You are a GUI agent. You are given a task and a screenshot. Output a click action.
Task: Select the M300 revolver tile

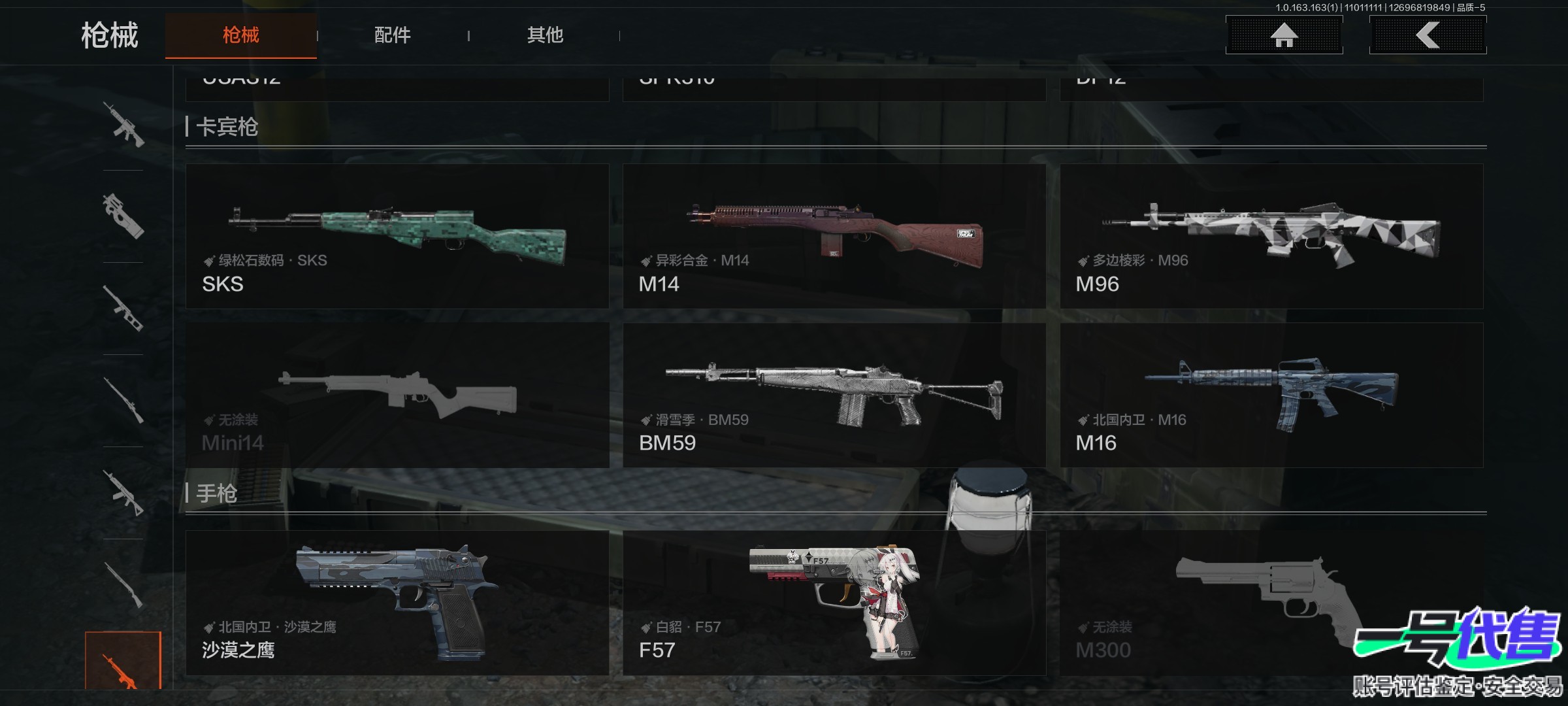tap(1271, 603)
